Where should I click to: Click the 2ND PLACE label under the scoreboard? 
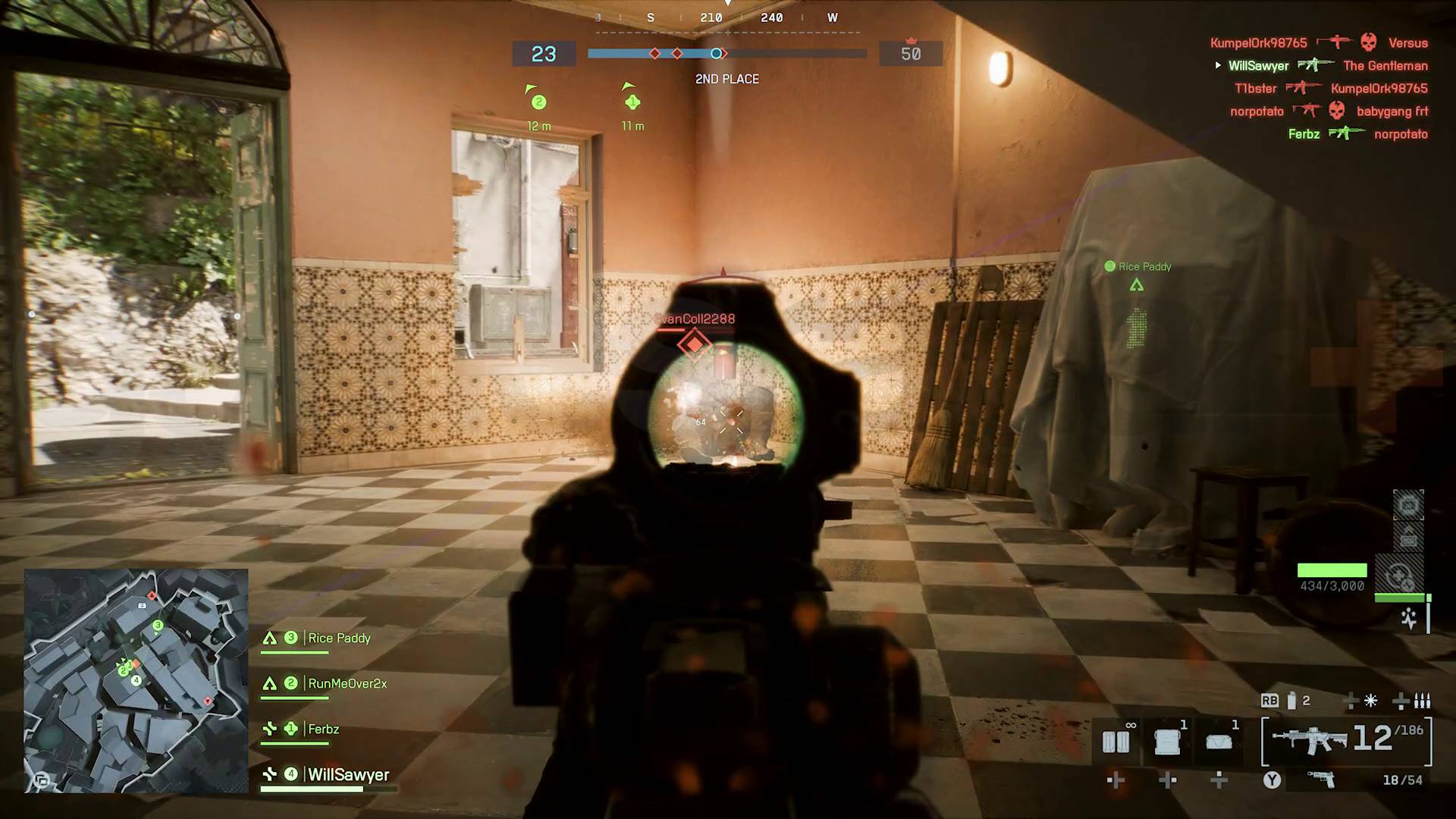(727, 79)
